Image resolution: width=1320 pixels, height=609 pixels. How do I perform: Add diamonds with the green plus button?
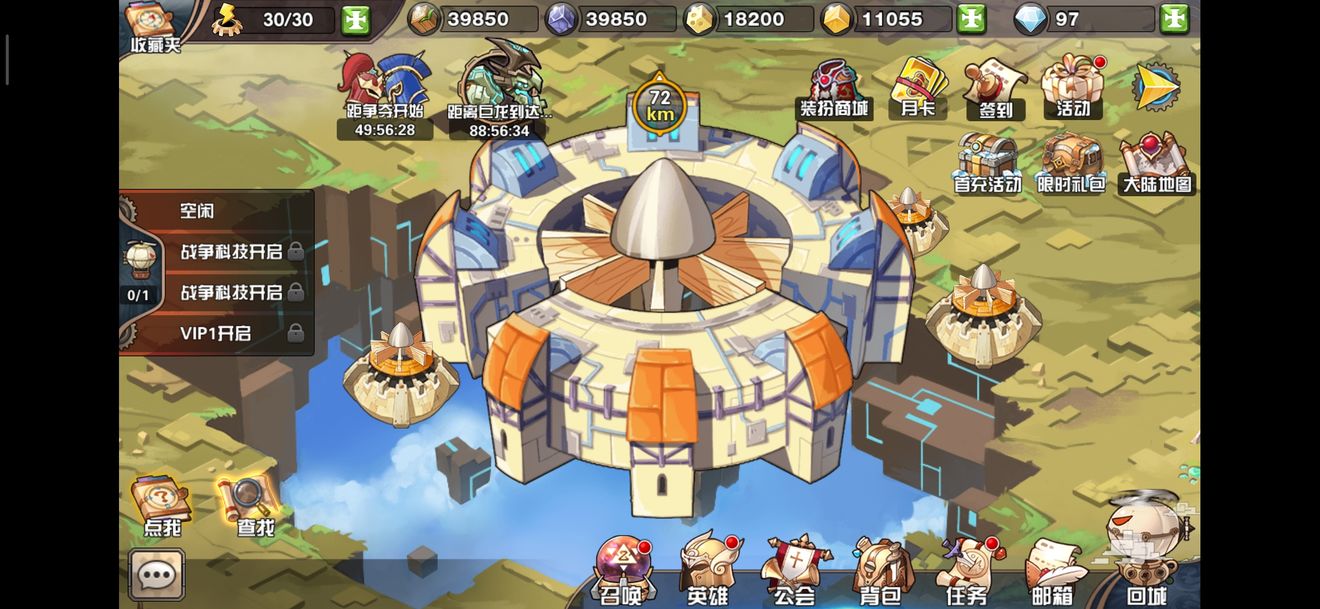pos(1174,19)
